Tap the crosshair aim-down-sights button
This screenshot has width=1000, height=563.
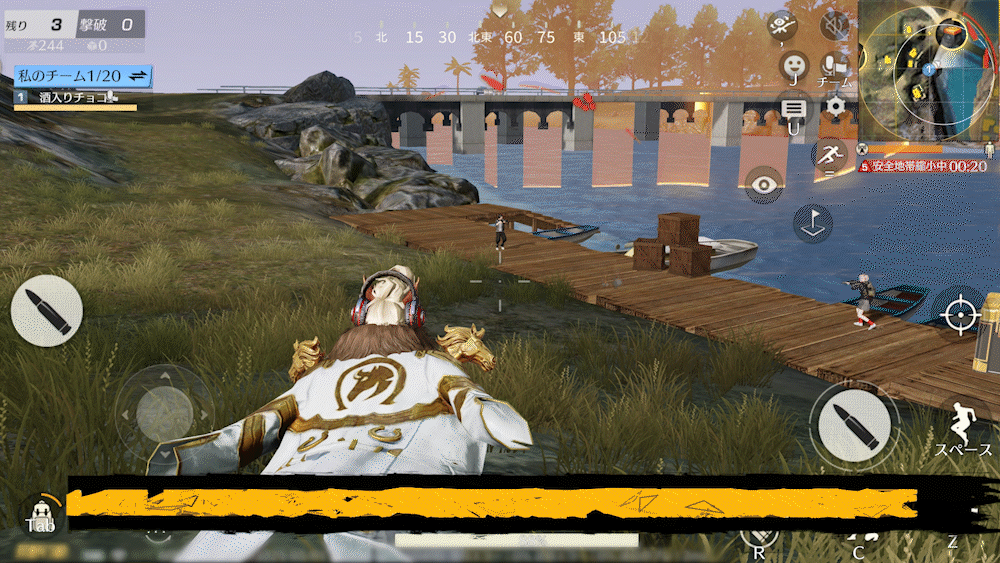[959, 314]
